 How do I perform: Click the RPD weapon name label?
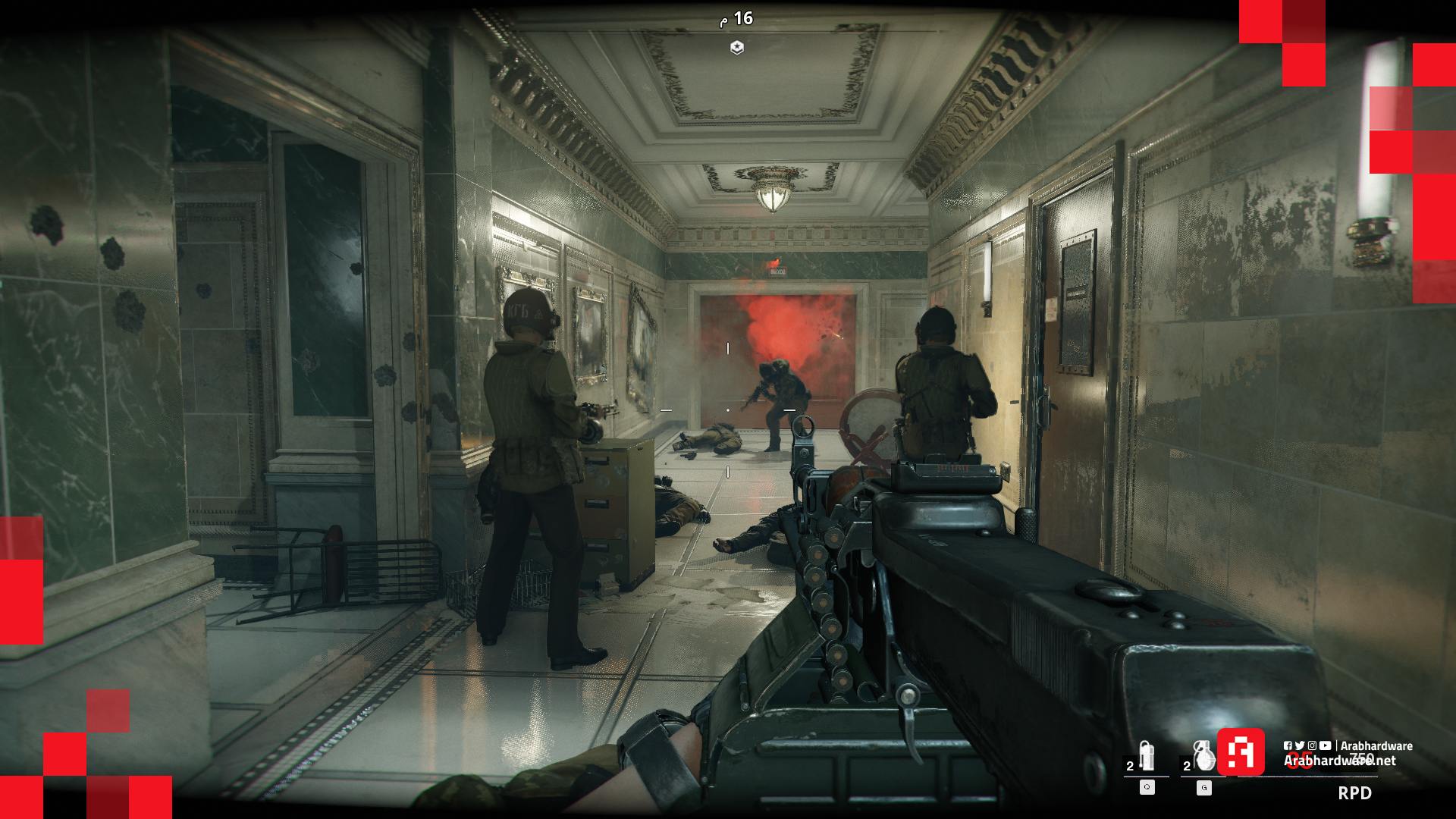1354,793
